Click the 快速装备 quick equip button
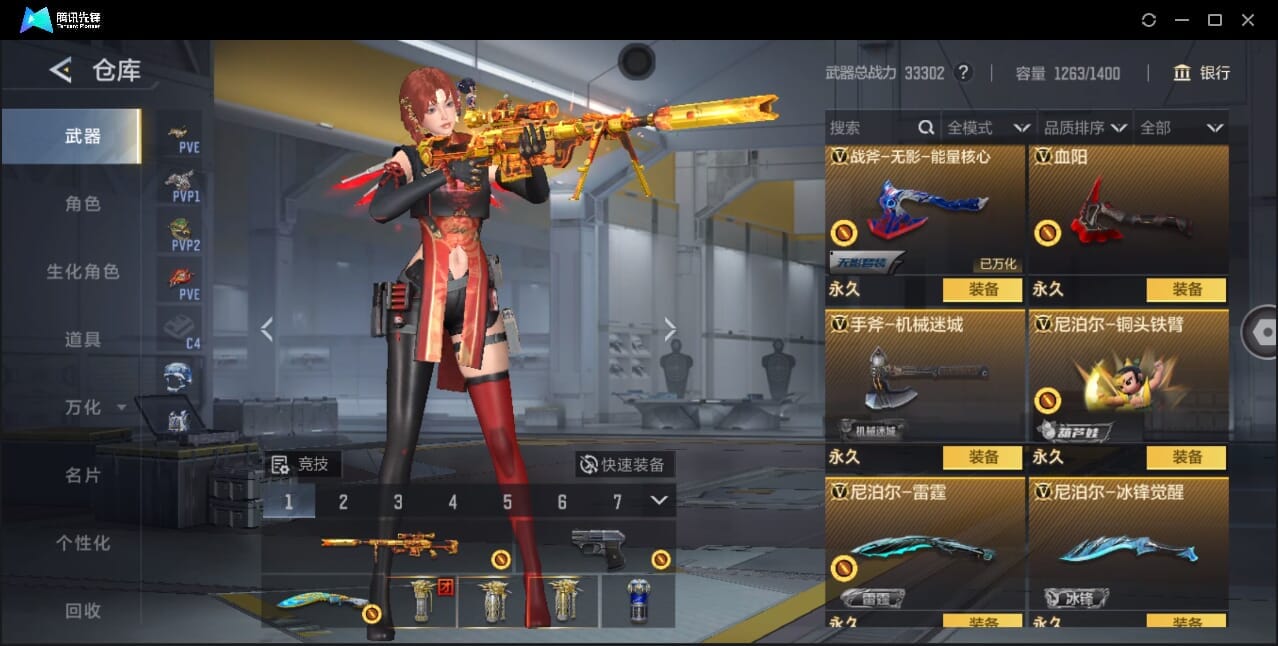 point(625,464)
